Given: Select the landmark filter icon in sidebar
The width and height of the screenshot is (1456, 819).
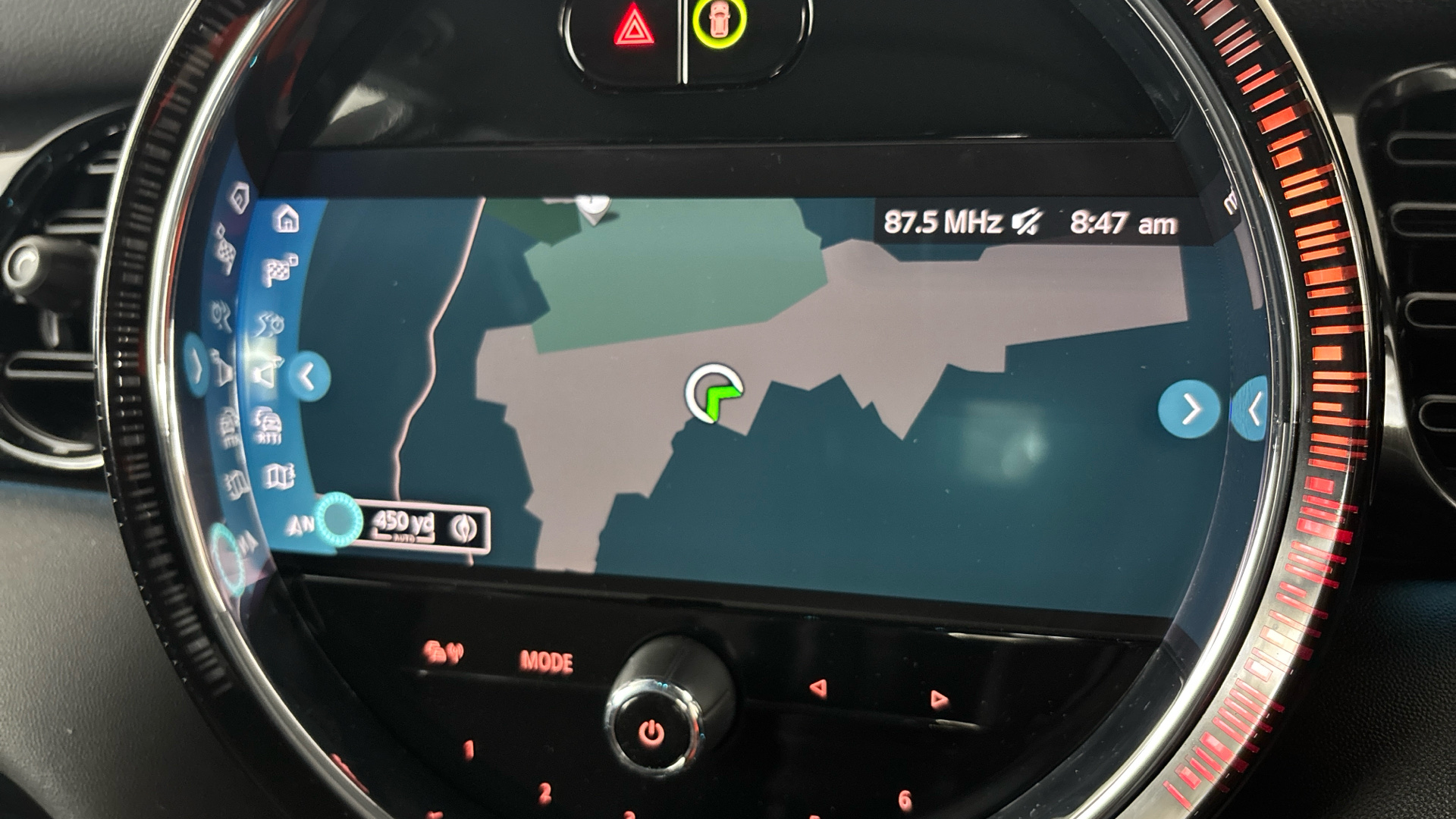Looking at the screenshot, I should pos(266,372).
